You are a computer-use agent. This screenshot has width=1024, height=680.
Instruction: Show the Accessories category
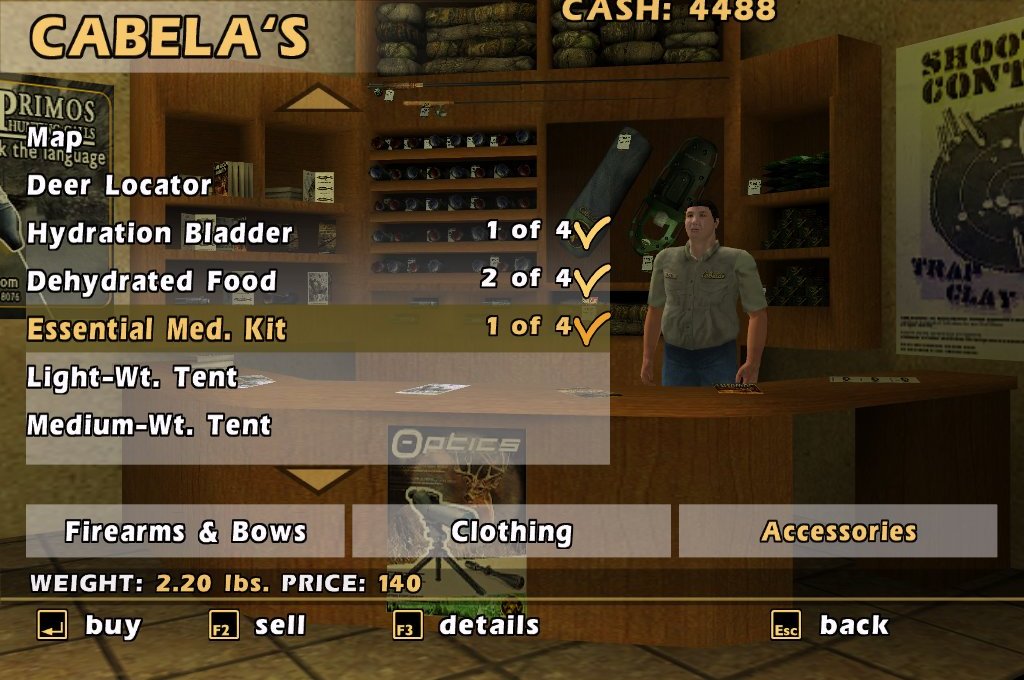(x=838, y=531)
